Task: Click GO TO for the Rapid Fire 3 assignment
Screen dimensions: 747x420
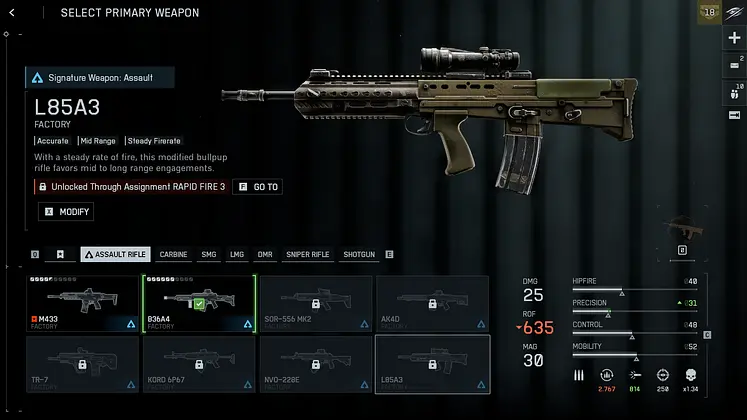Action: [258, 187]
